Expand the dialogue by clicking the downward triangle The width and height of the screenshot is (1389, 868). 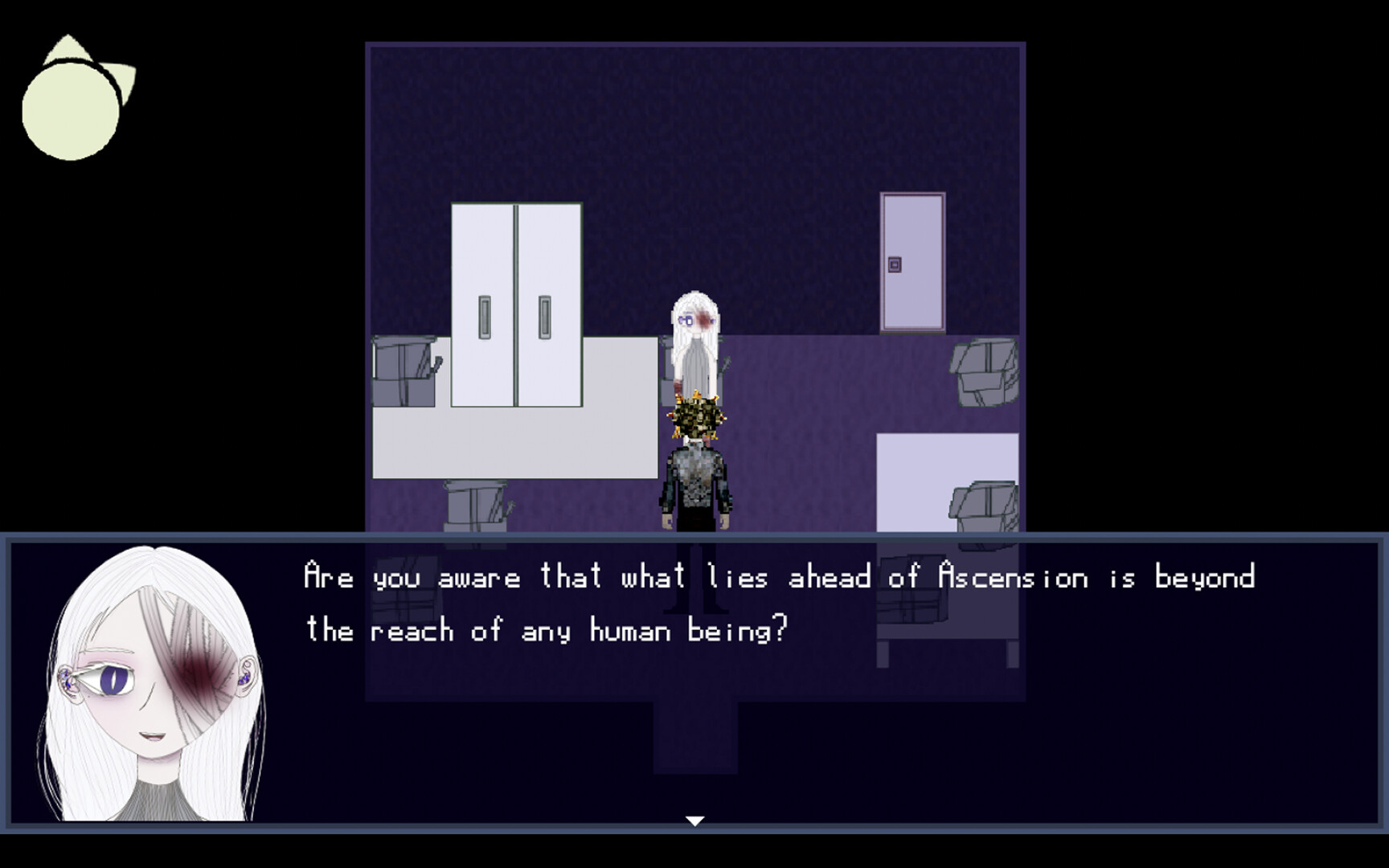point(694,822)
